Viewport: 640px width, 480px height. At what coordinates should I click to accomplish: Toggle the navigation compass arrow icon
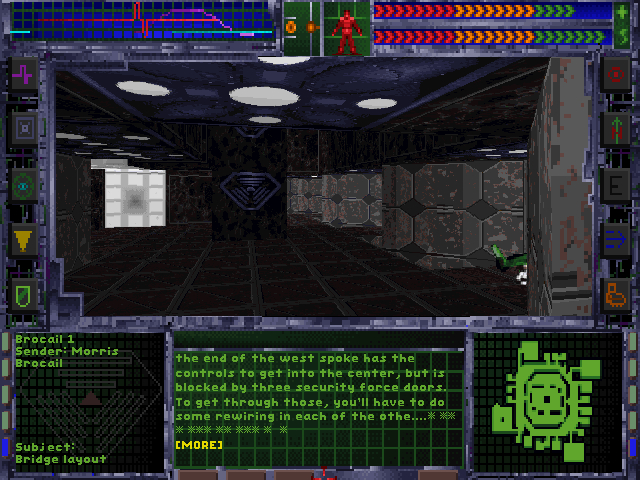(615, 128)
